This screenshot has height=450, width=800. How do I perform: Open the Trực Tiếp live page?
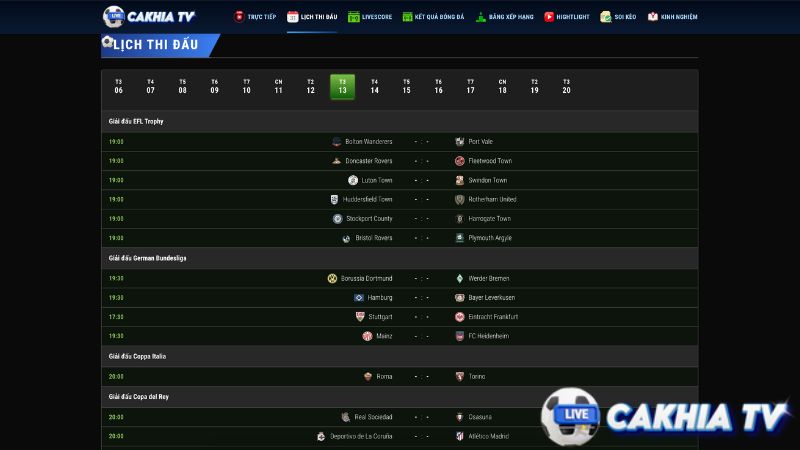(255, 17)
